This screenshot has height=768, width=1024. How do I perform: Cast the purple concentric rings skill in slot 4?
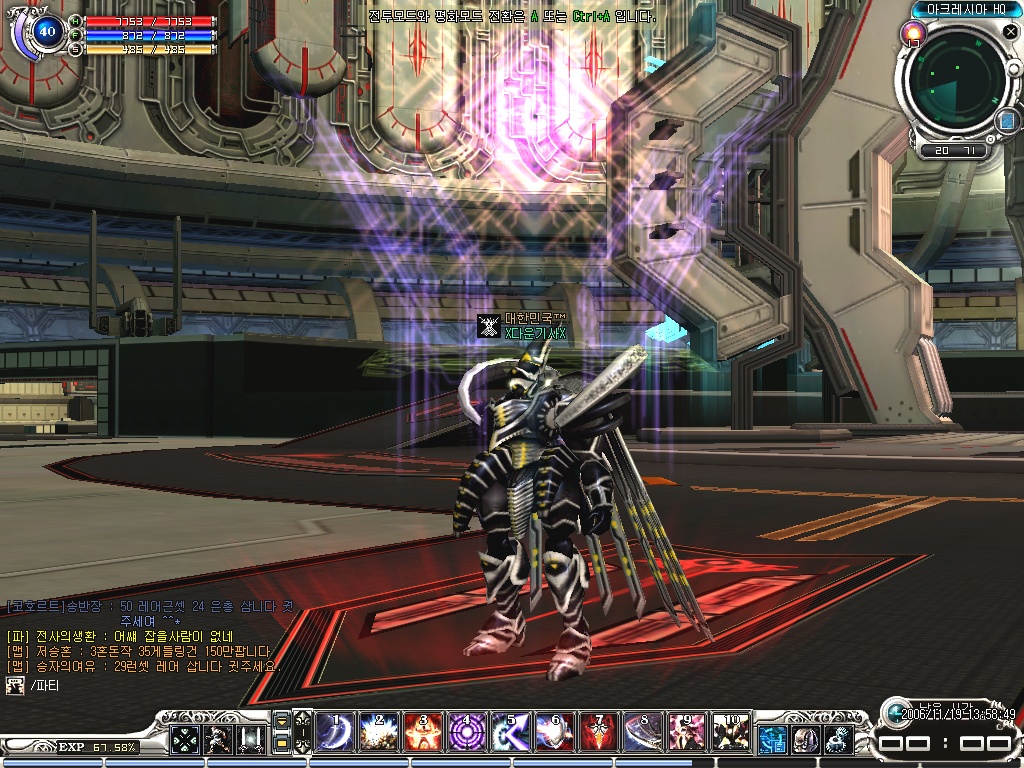pyautogui.click(x=464, y=733)
